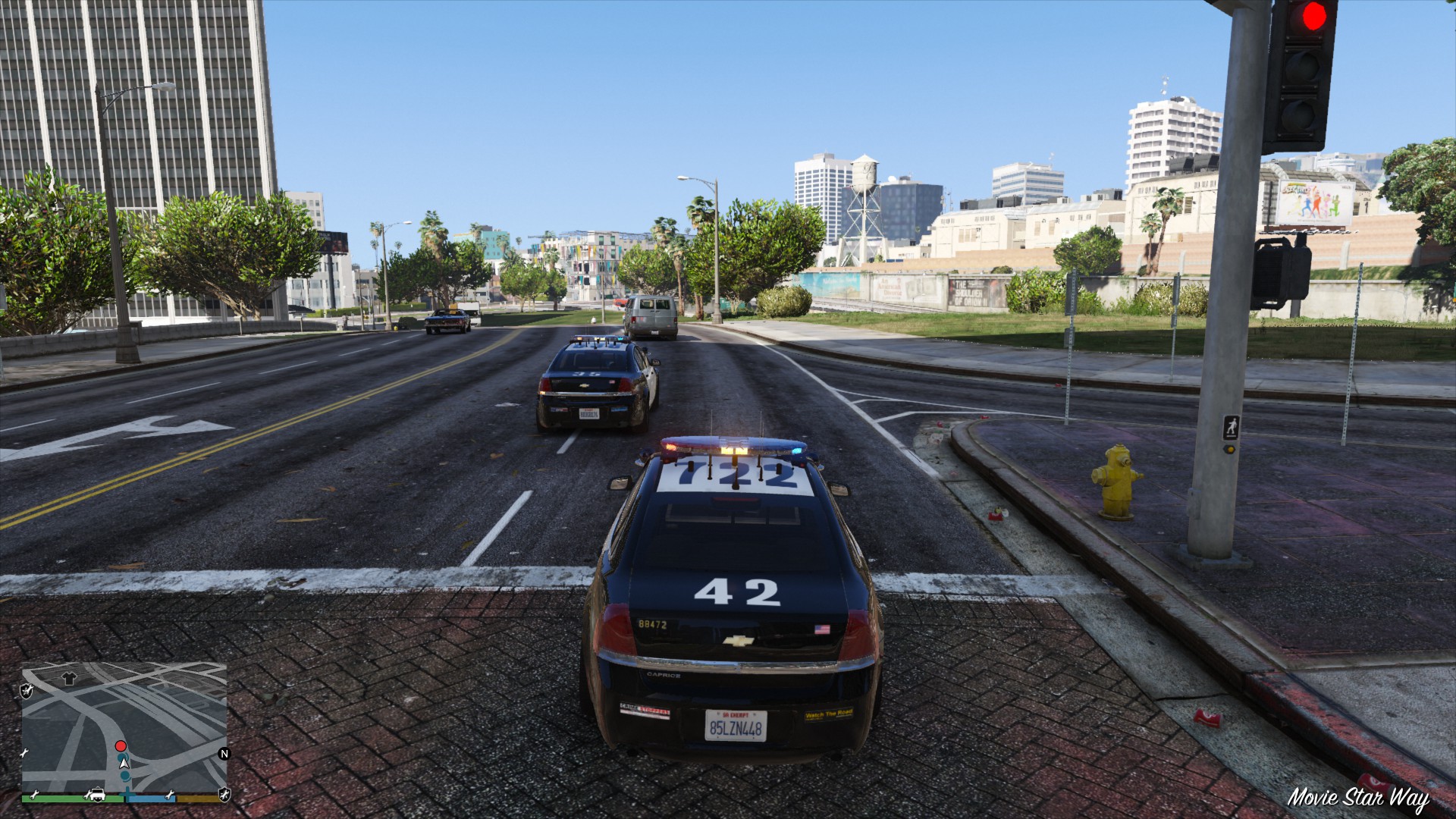Click the white player arrow marker
1456x819 pixels.
point(124,761)
